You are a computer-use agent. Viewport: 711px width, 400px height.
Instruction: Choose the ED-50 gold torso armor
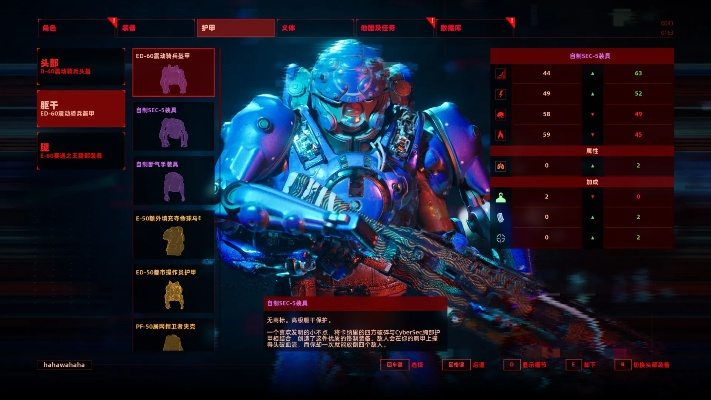click(174, 288)
